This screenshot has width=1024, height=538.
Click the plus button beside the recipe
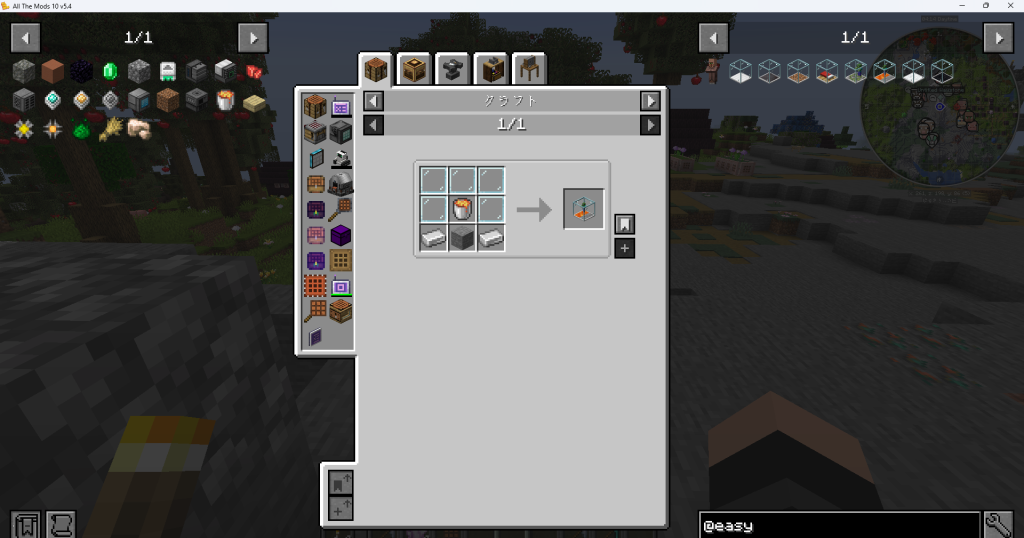(x=624, y=248)
